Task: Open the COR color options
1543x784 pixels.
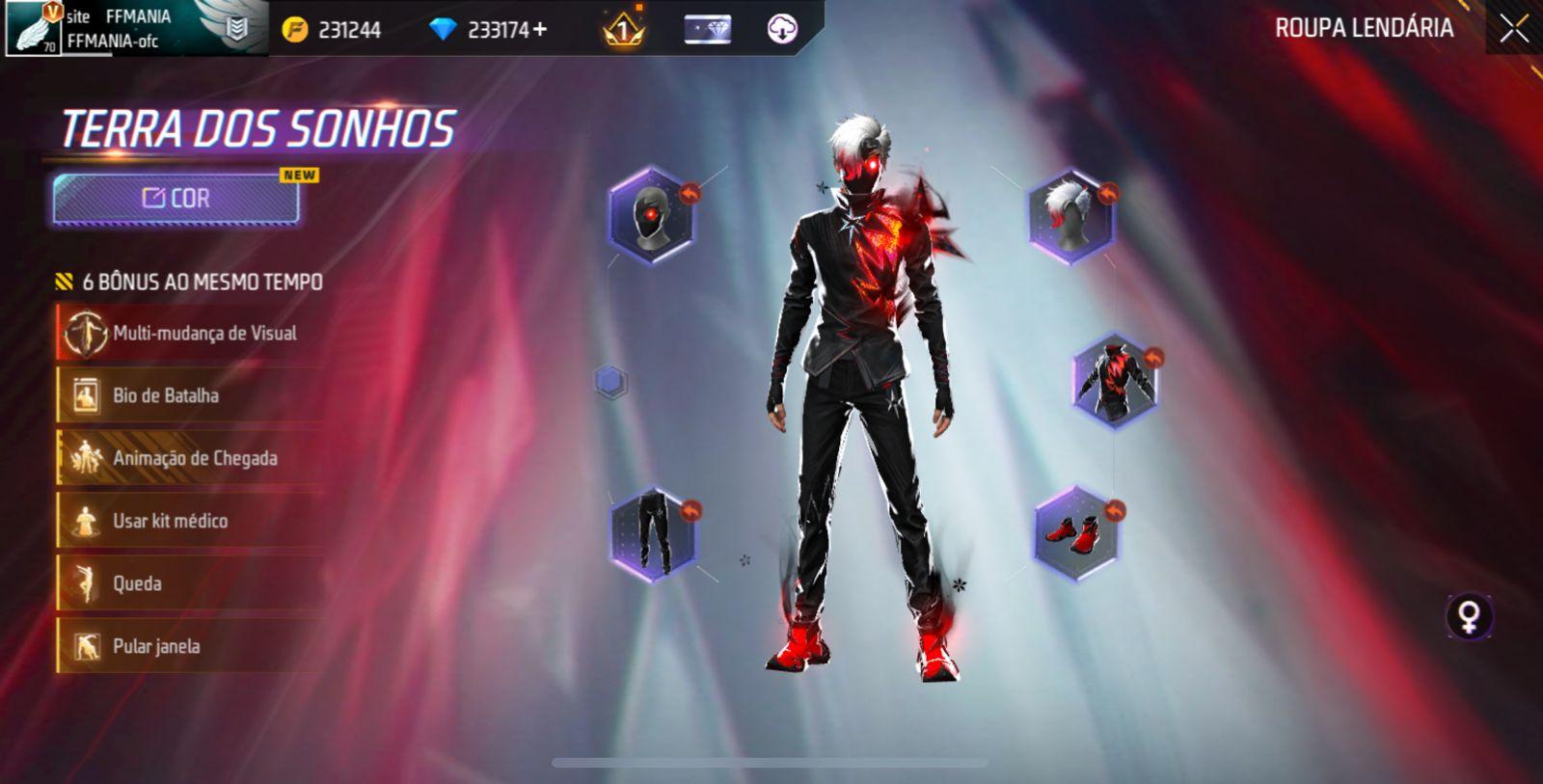Action: (x=176, y=199)
